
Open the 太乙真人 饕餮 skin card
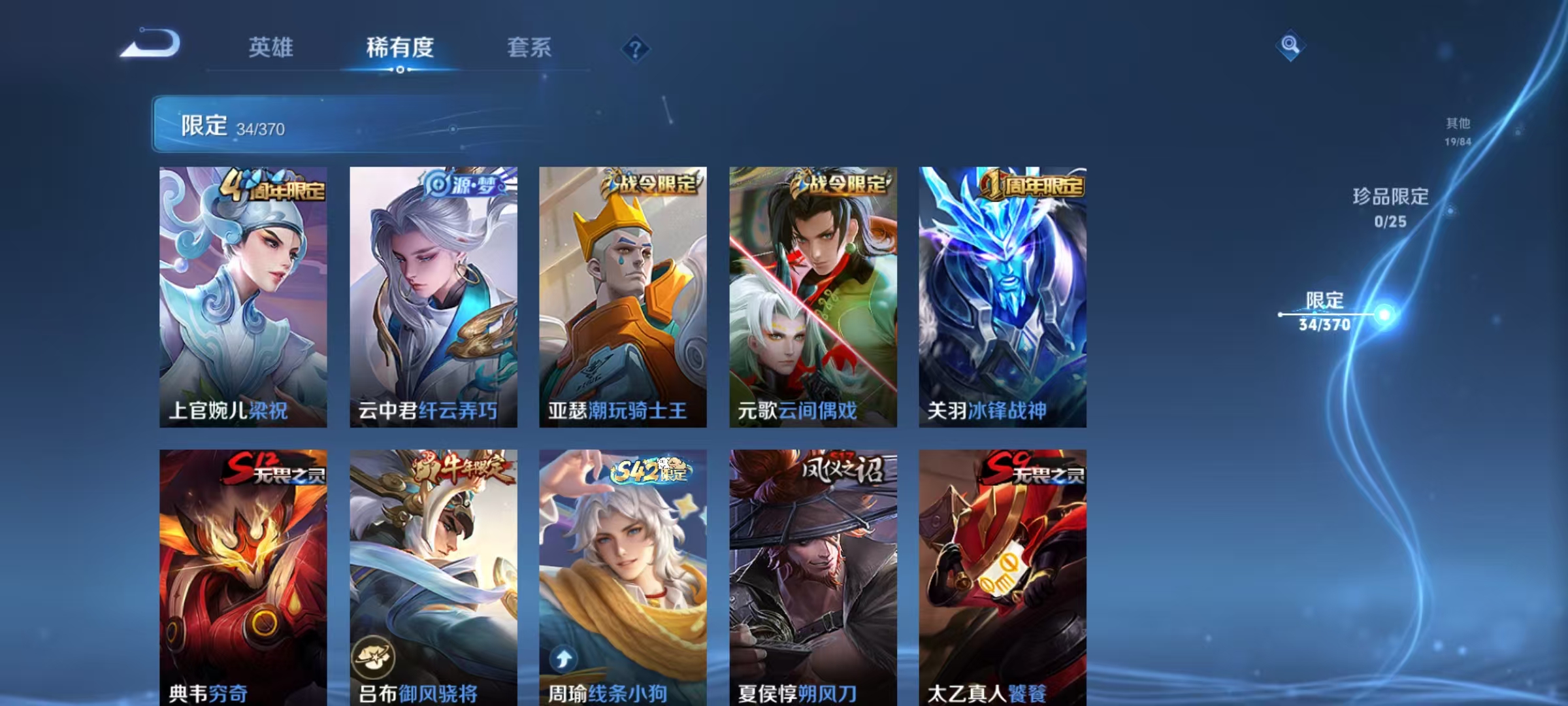coord(1002,575)
